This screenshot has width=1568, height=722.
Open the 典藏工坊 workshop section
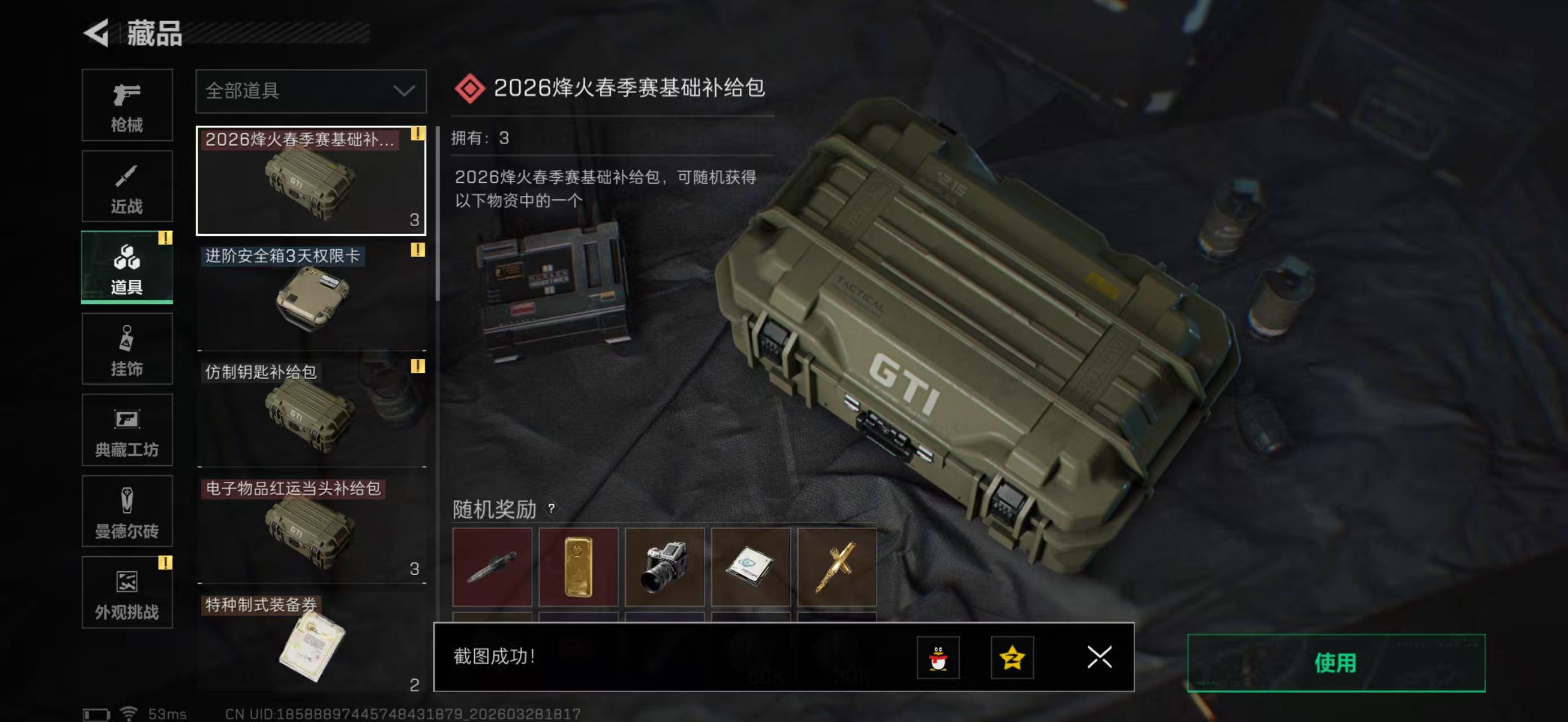tap(127, 430)
